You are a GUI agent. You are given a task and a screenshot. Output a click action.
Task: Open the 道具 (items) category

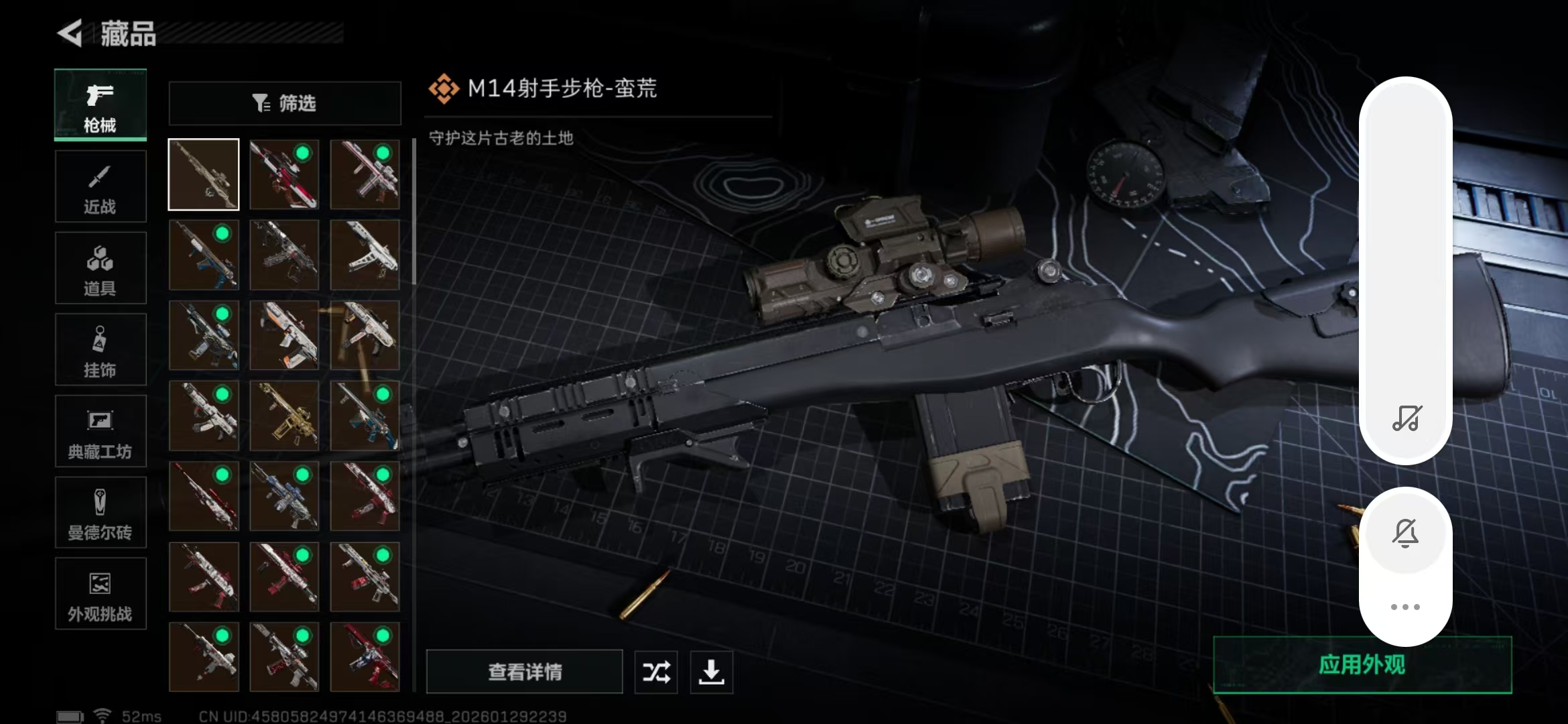tap(101, 268)
